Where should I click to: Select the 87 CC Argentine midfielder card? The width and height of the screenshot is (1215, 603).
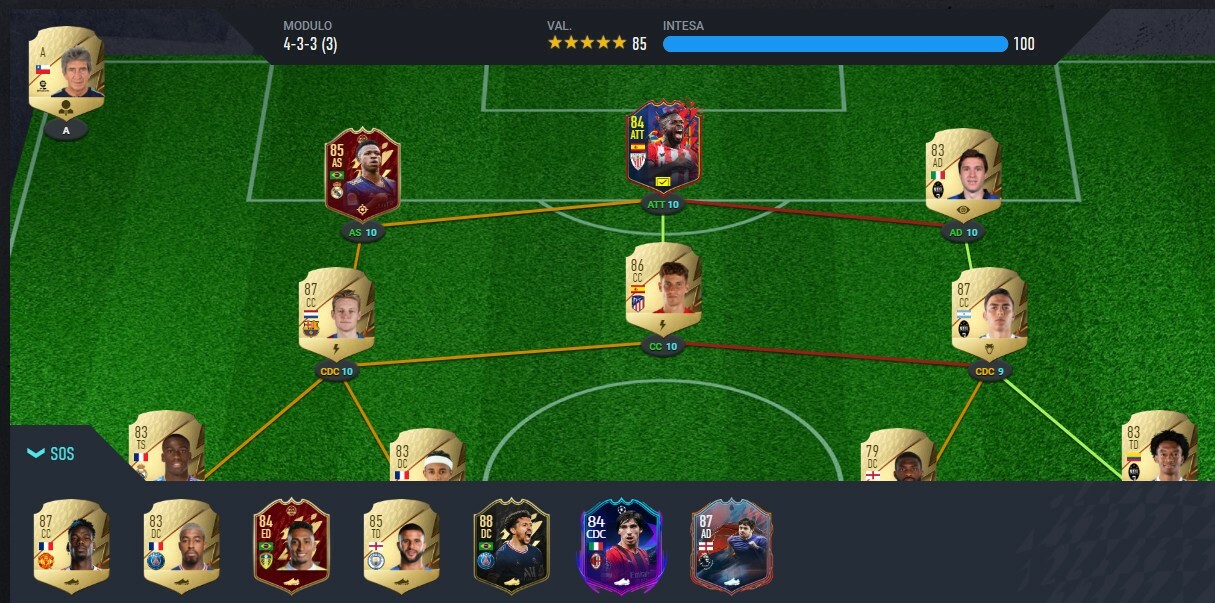click(x=989, y=313)
